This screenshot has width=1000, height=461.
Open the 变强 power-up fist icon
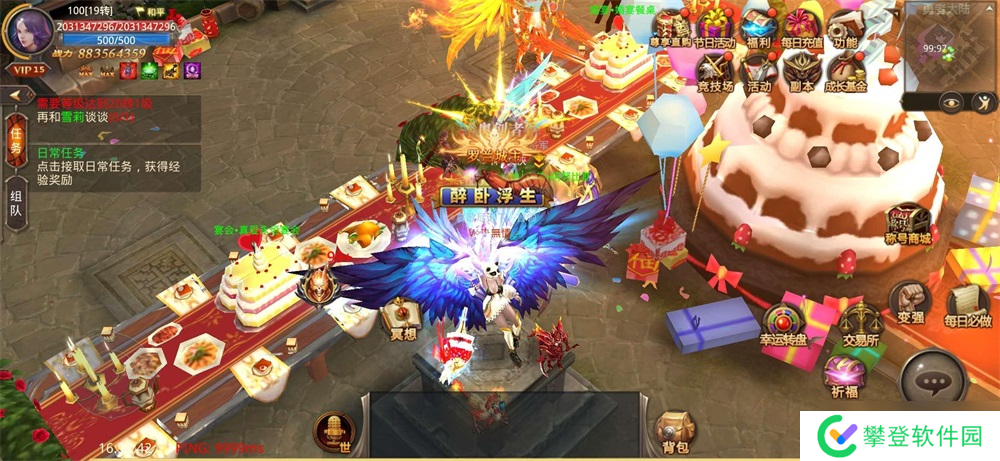(x=909, y=303)
